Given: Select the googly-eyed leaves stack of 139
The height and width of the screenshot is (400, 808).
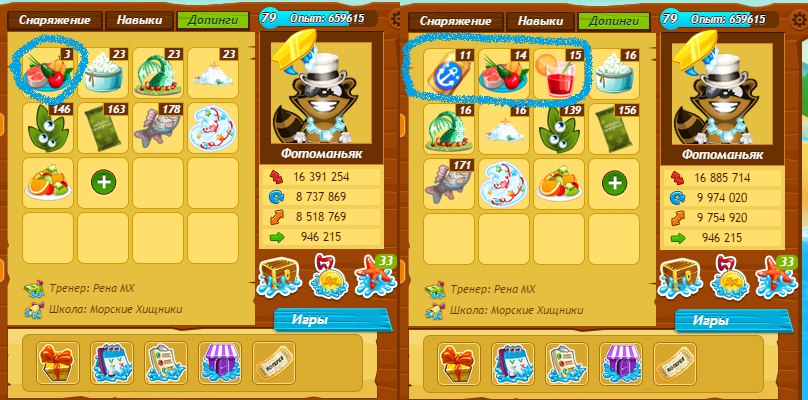Looking at the screenshot, I should pos(559,127).
